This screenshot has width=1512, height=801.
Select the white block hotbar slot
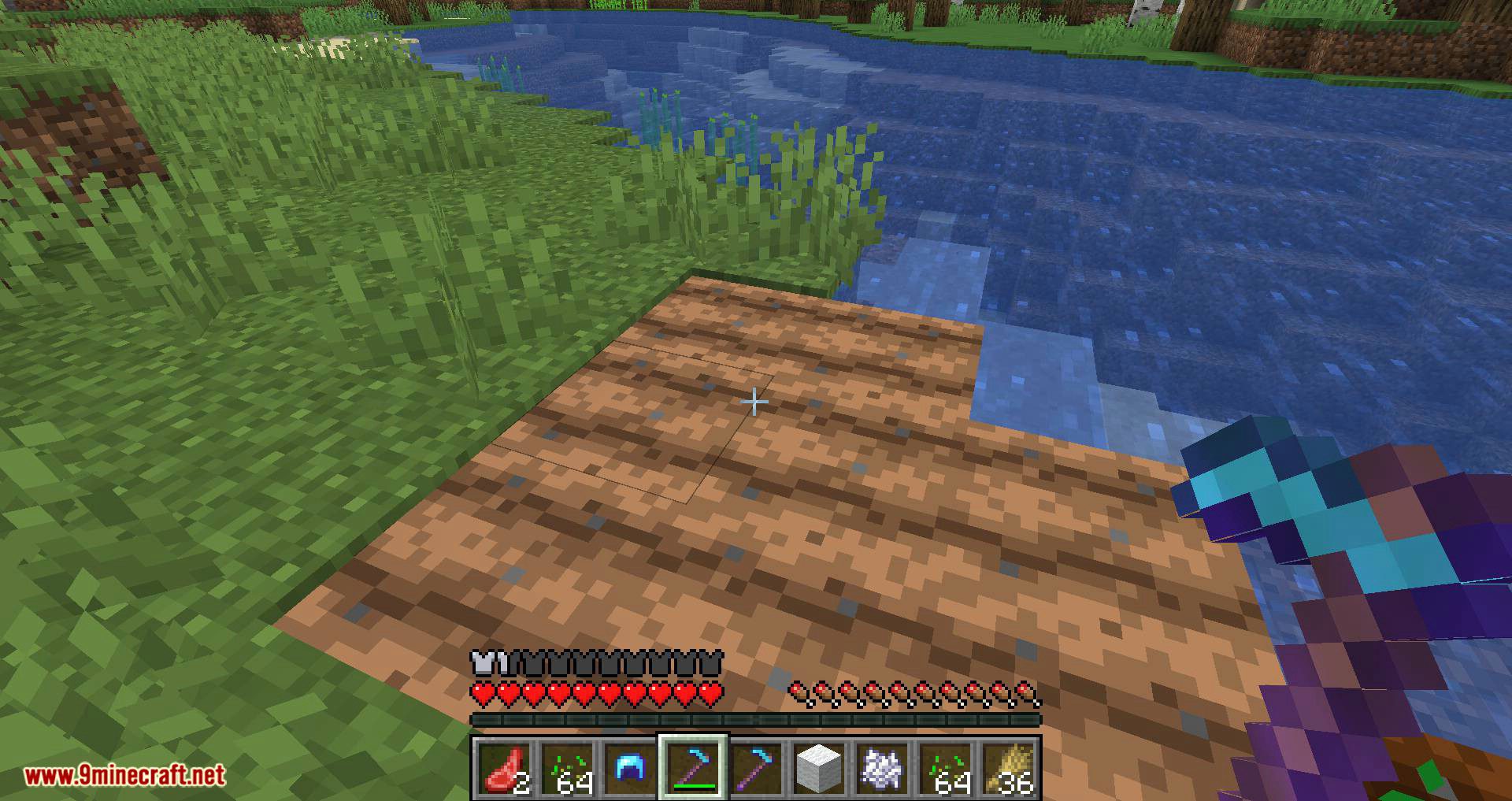point(819,767)
